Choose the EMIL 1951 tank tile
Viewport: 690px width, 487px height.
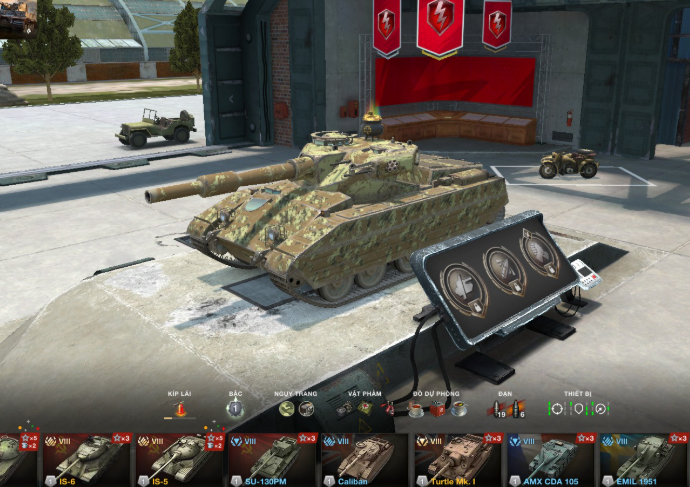[x=643, y=460]
